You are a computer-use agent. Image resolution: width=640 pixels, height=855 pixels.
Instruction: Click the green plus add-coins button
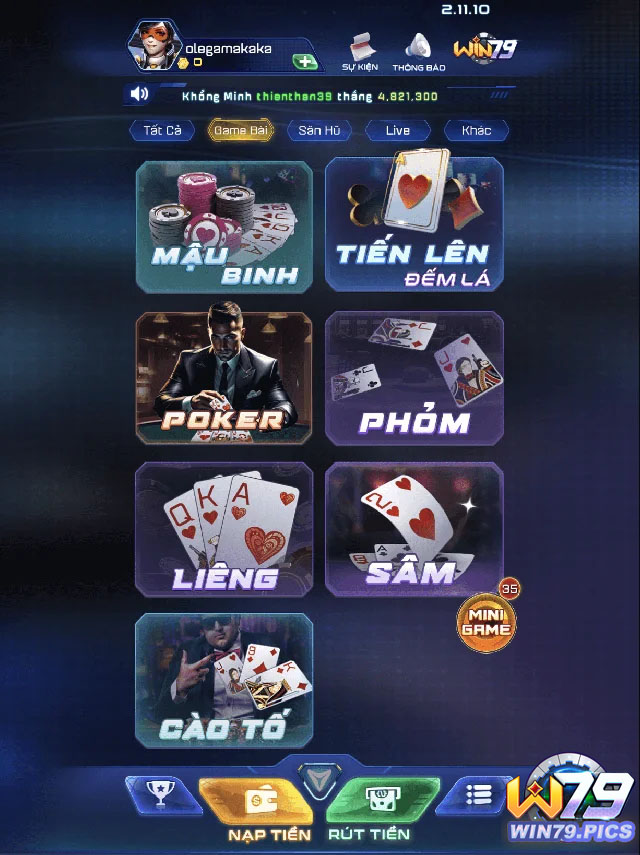[x=305, y=61]
